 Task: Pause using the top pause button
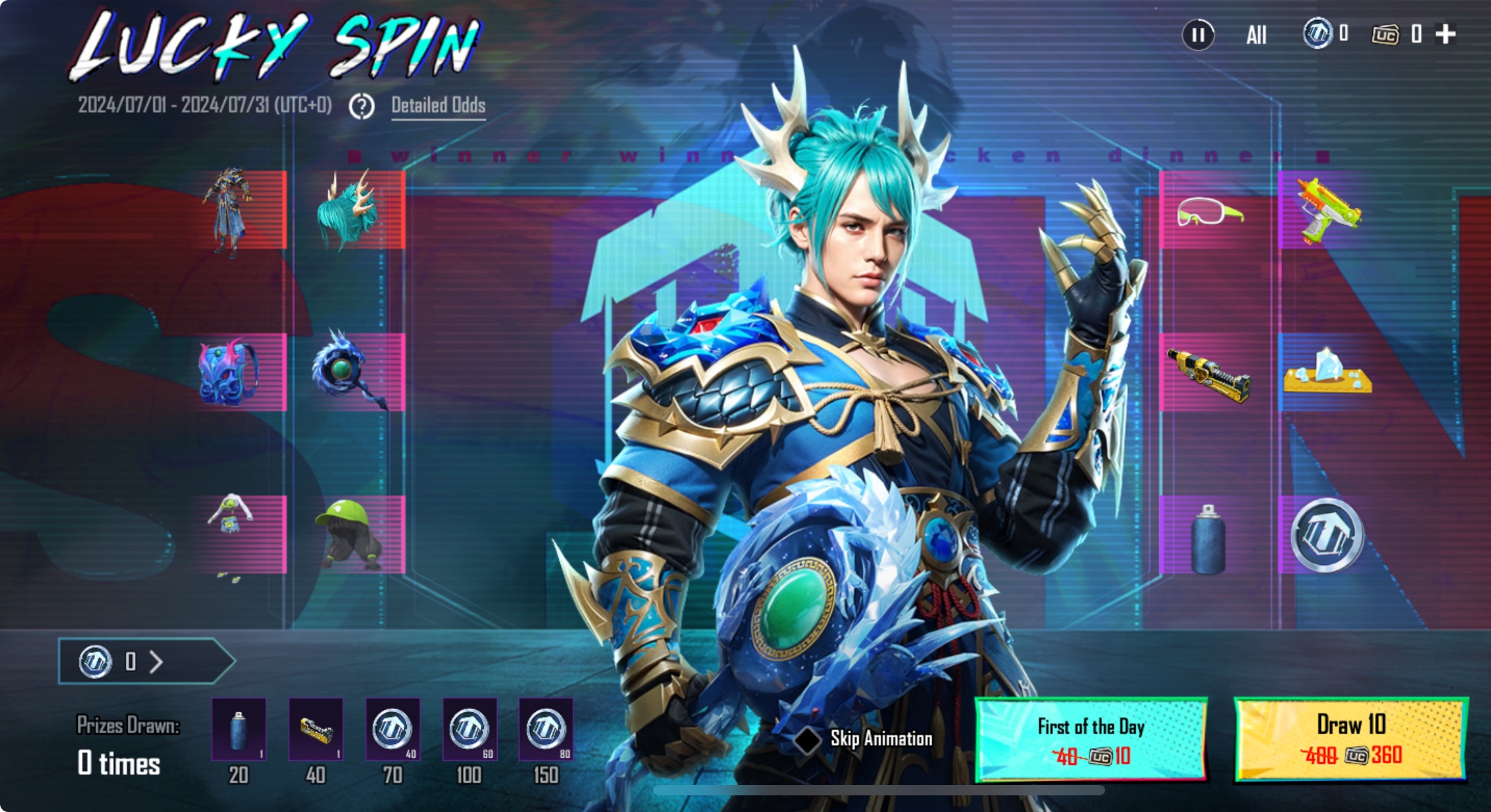1198,35
